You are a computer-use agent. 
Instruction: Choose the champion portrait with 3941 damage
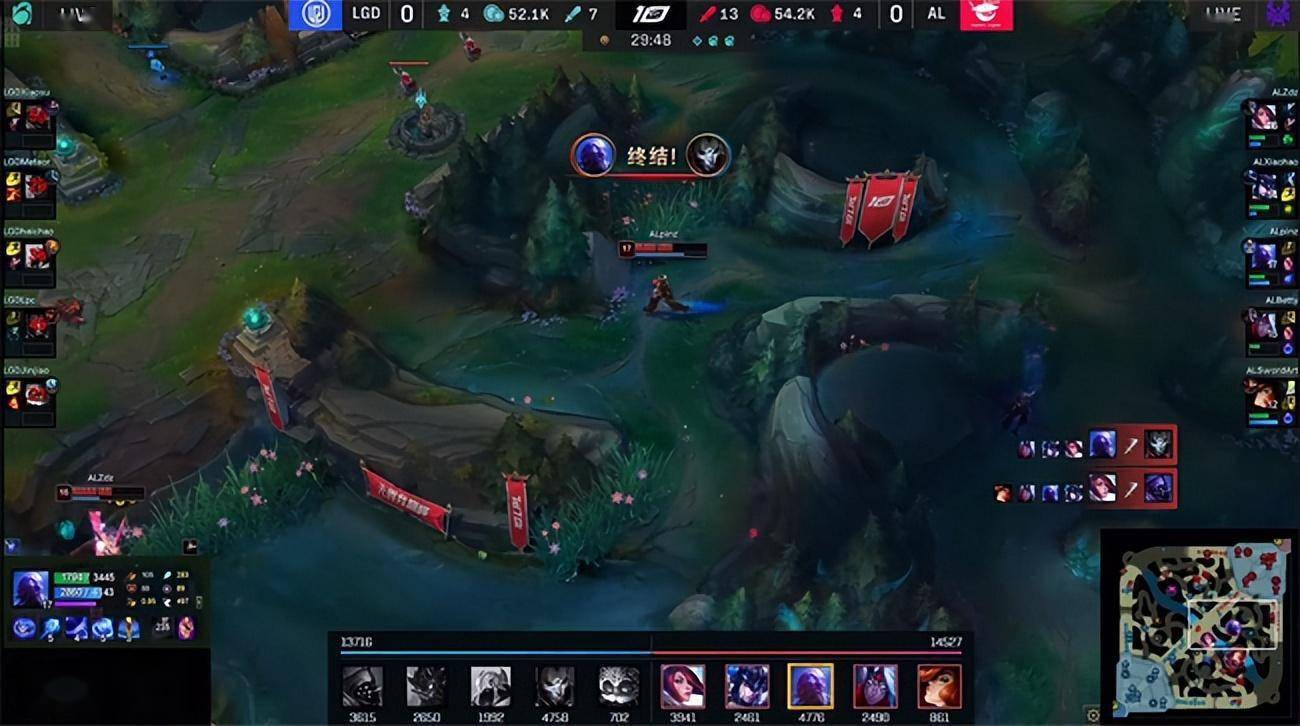click(682, 687)
